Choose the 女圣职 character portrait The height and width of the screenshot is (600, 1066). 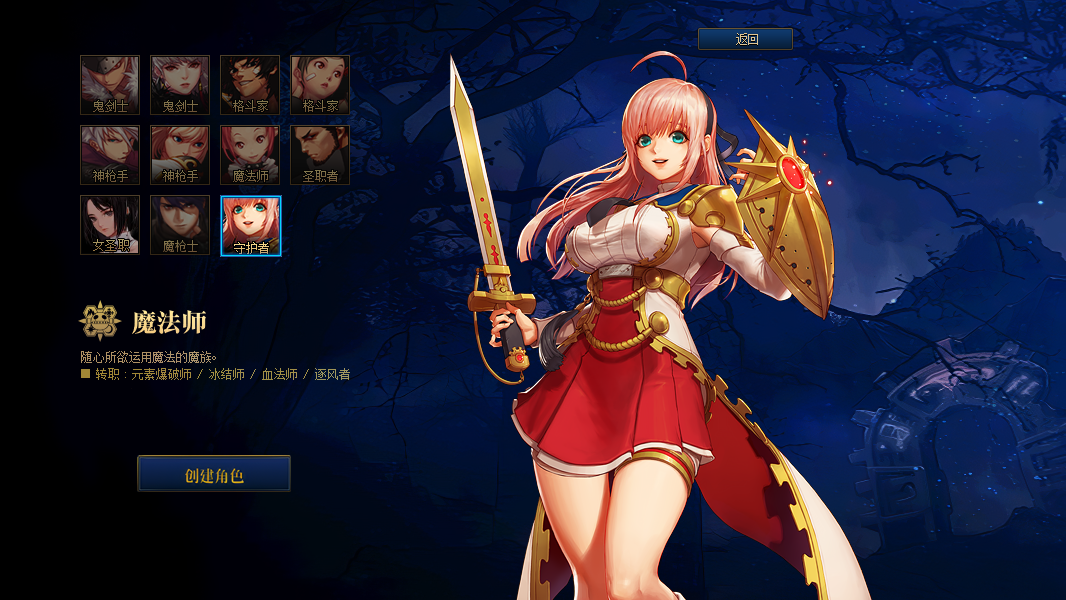(x=110, y=225)
